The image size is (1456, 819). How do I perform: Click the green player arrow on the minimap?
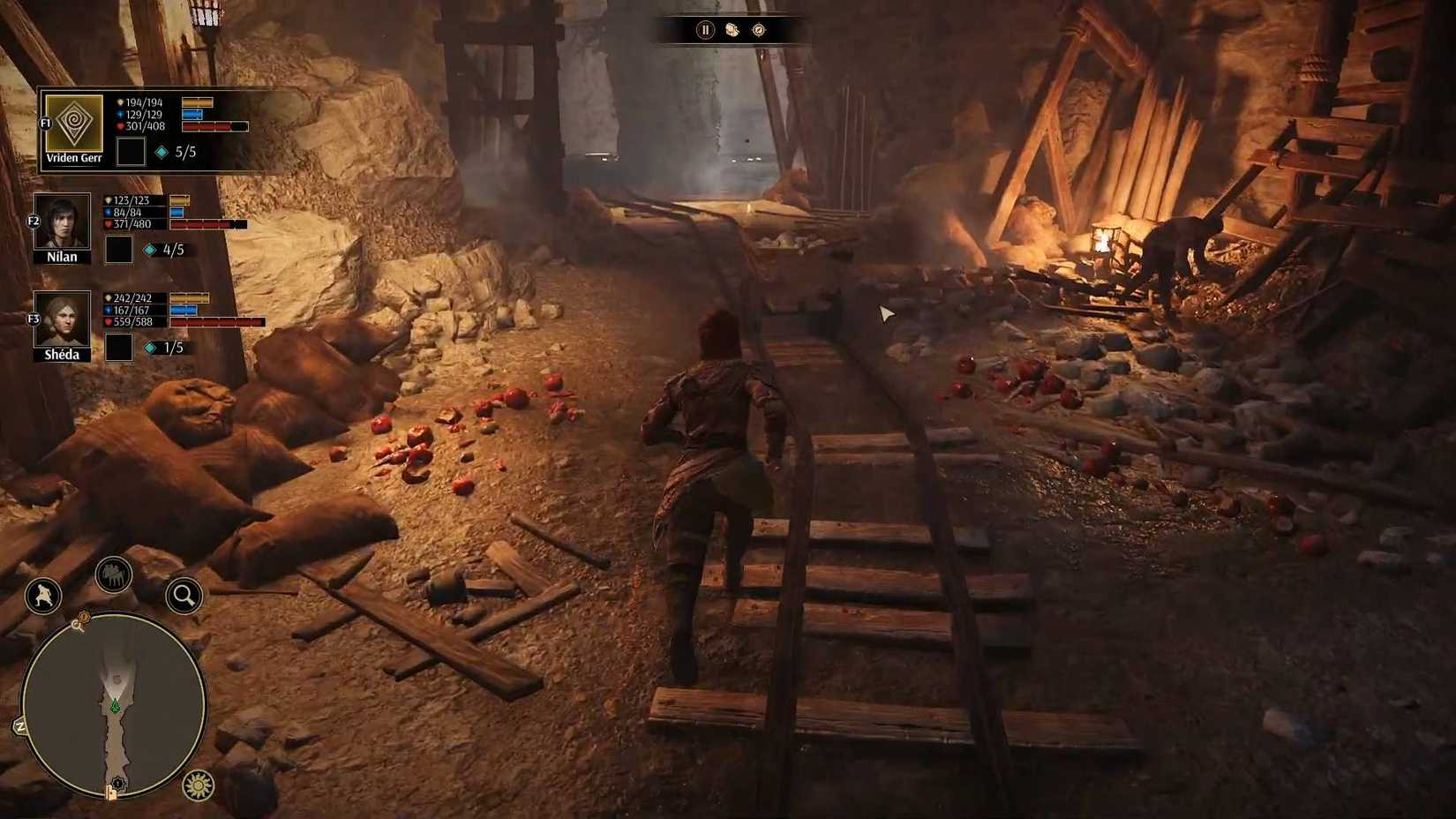click(115, 706)
